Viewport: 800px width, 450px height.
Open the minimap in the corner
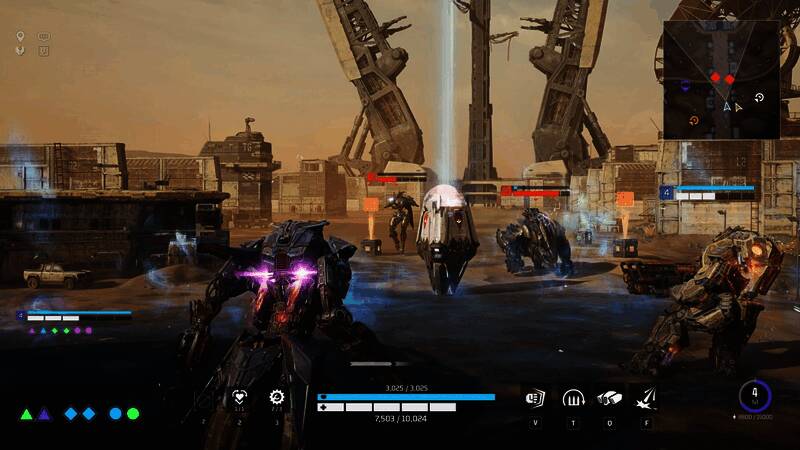click(x=719, y=79)
